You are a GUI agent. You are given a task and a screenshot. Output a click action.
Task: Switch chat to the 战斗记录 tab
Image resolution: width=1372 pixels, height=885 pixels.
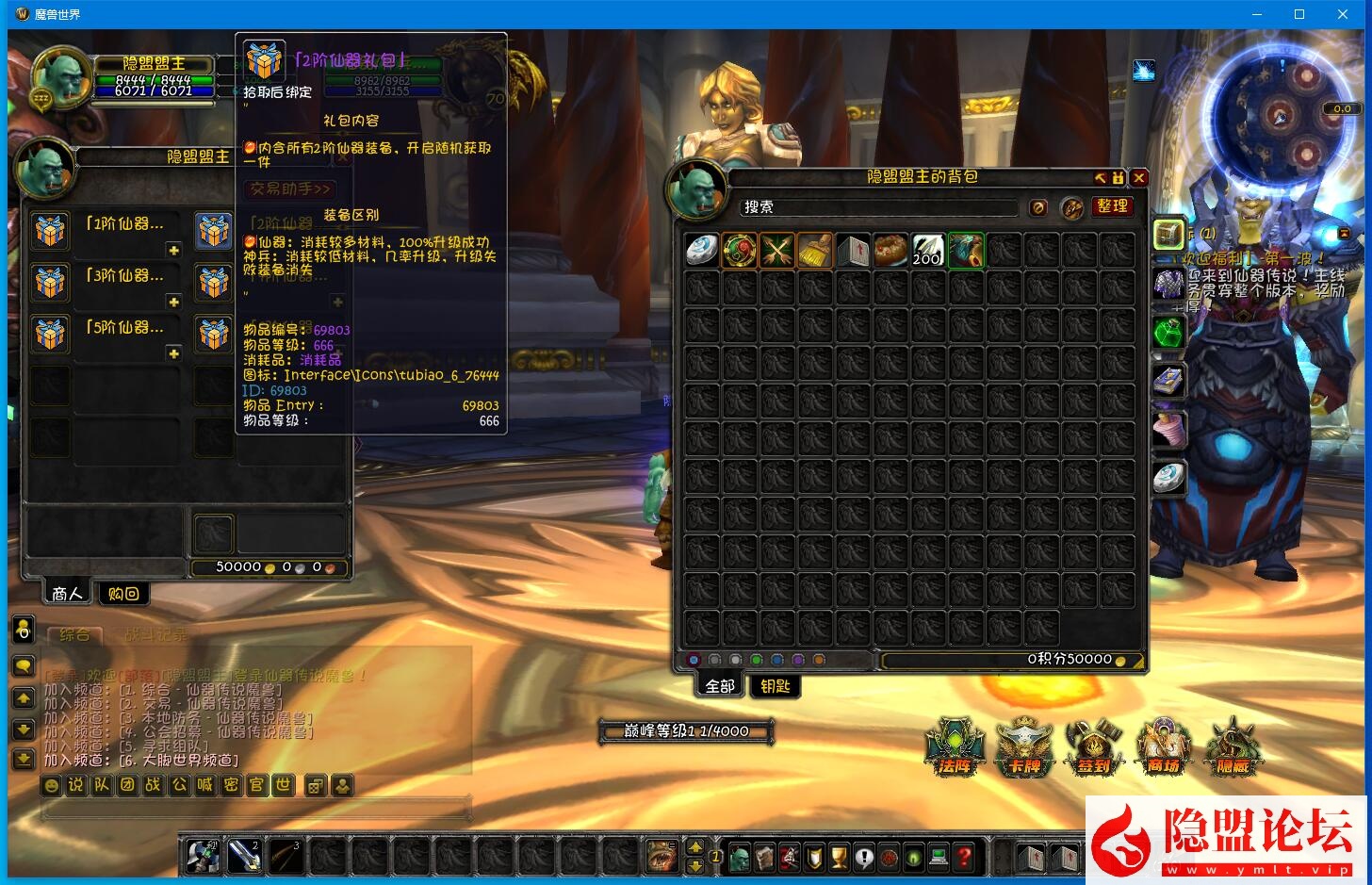click(x=155, y=635)
